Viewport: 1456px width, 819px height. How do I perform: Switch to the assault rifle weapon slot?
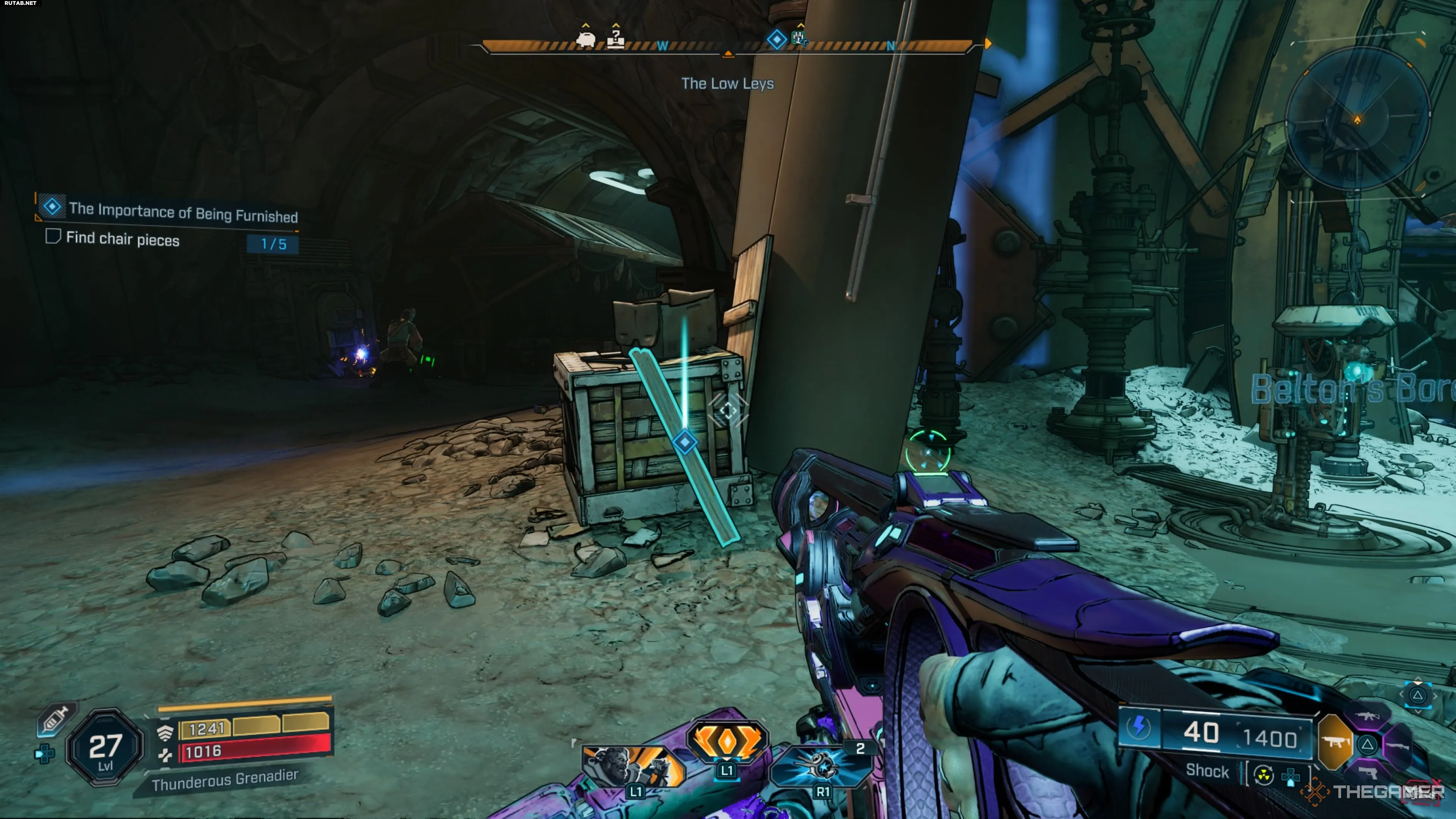click(1368, 716)
